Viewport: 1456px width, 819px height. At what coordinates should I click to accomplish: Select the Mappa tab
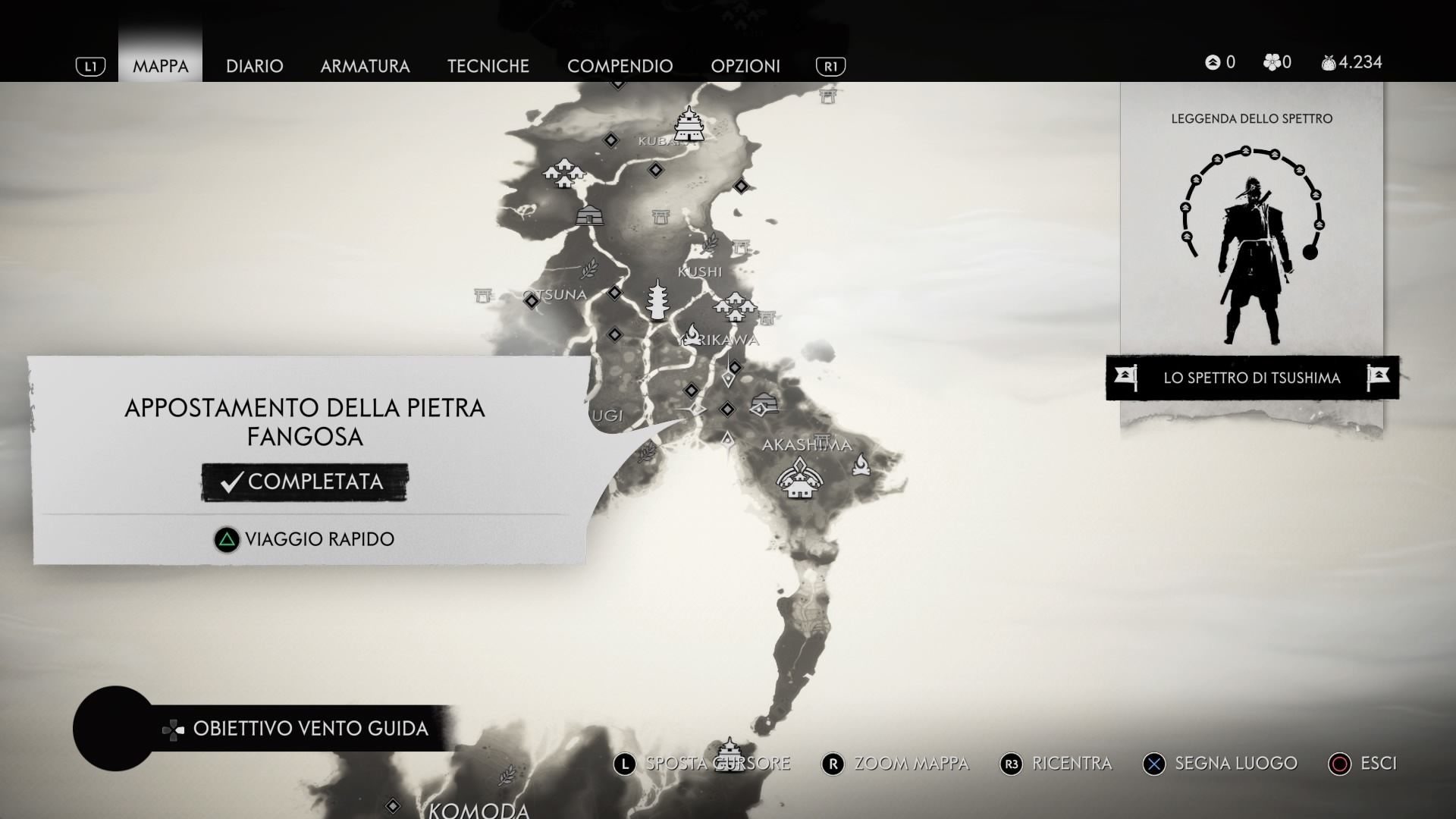(160, 66)
